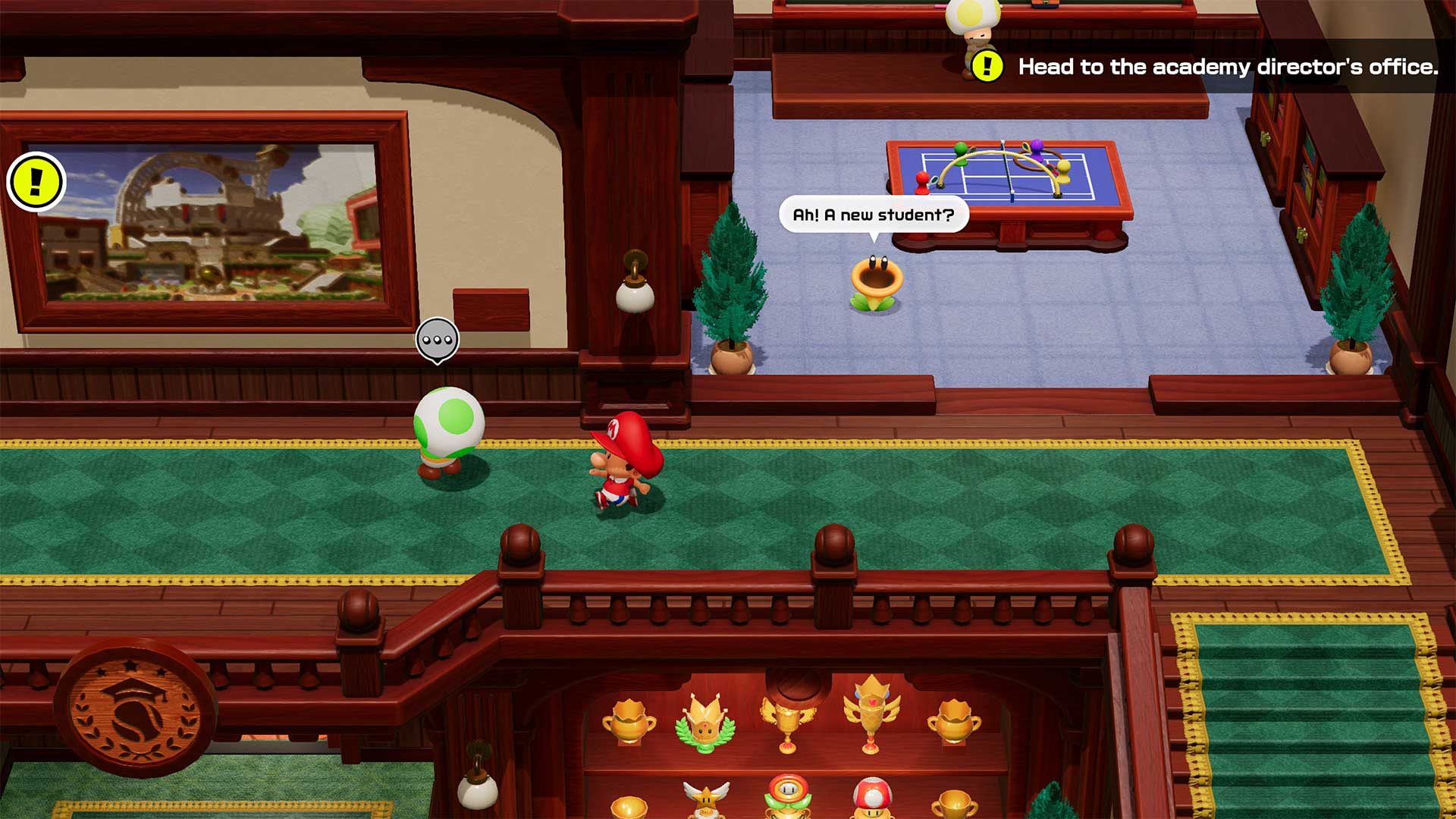Click the 'Head to the academy director's office' banner
The width and height of the screenshot is (1456, 819).
1228,67
